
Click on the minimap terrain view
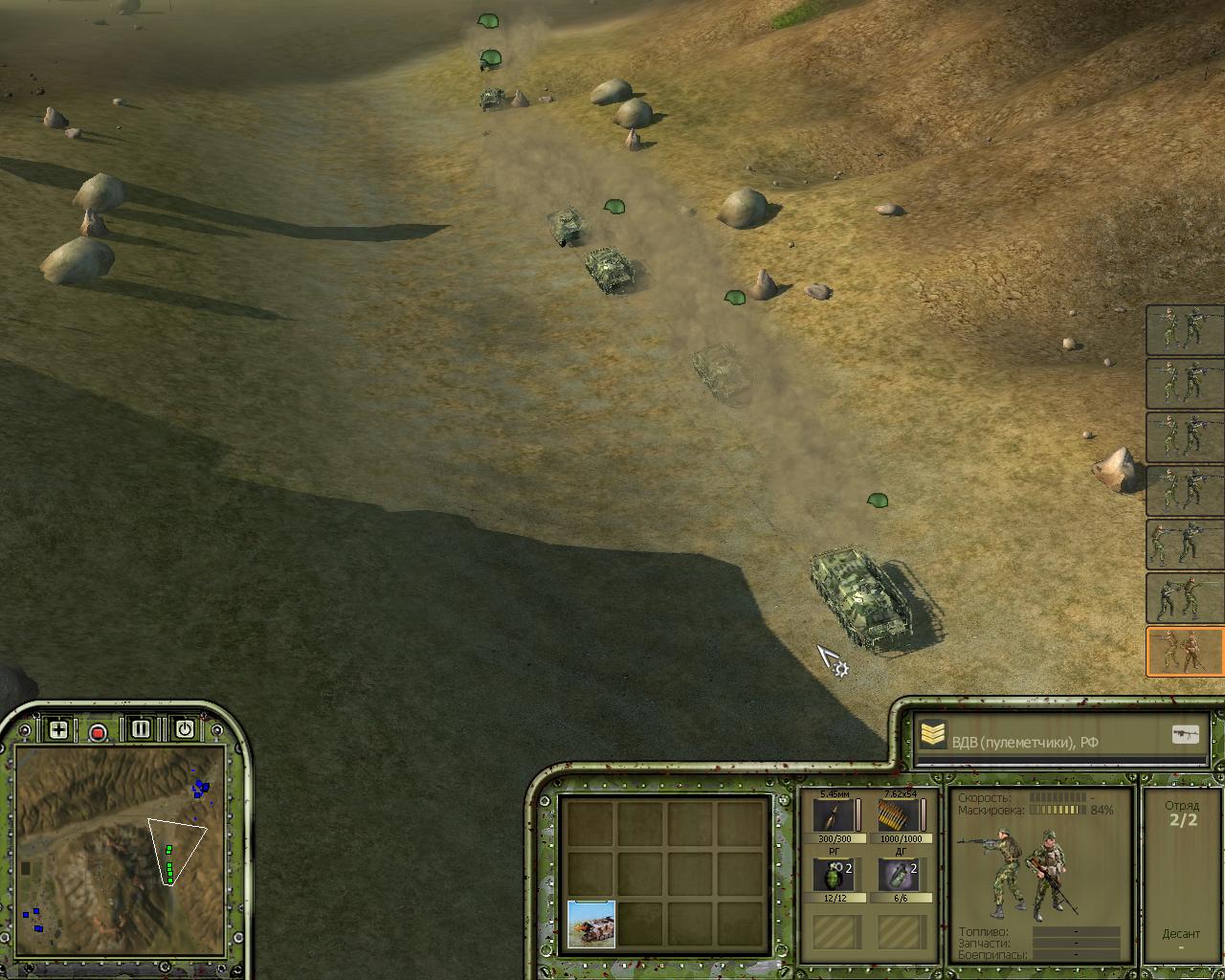(x=121, y=852)
